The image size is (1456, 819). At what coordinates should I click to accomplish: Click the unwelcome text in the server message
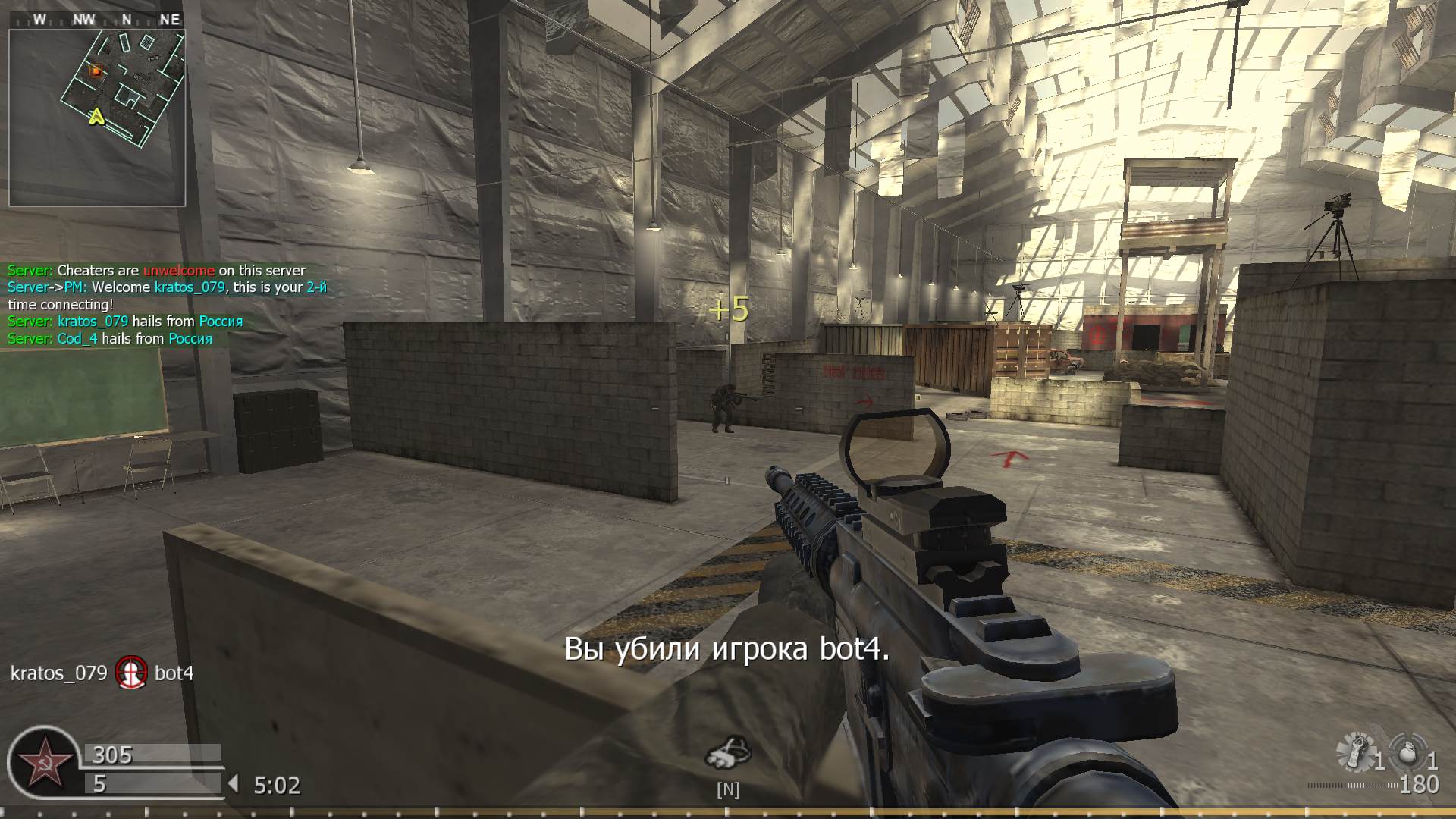pos(177,270)
